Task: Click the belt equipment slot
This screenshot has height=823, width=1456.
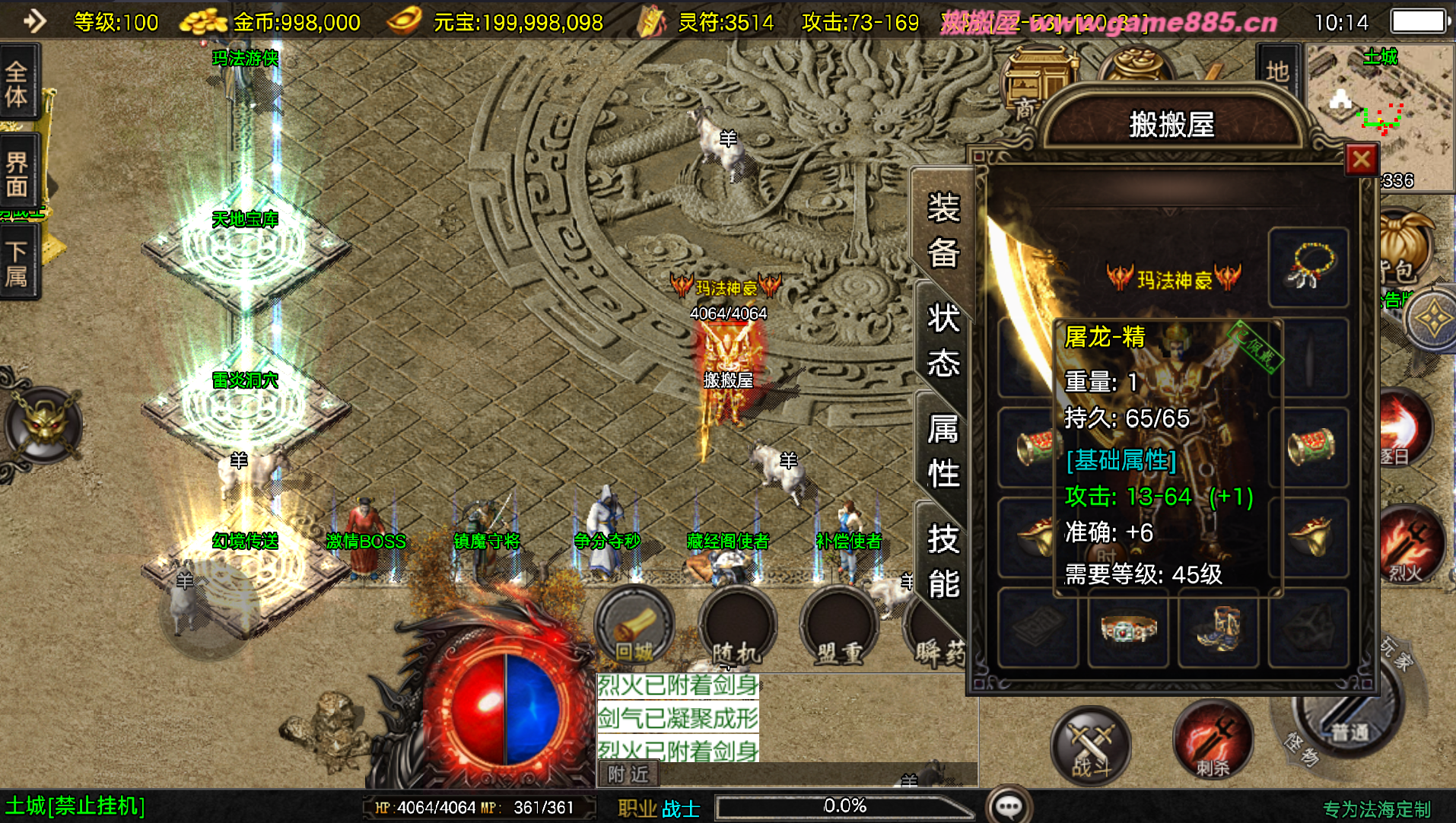Action: point(1129,628)
